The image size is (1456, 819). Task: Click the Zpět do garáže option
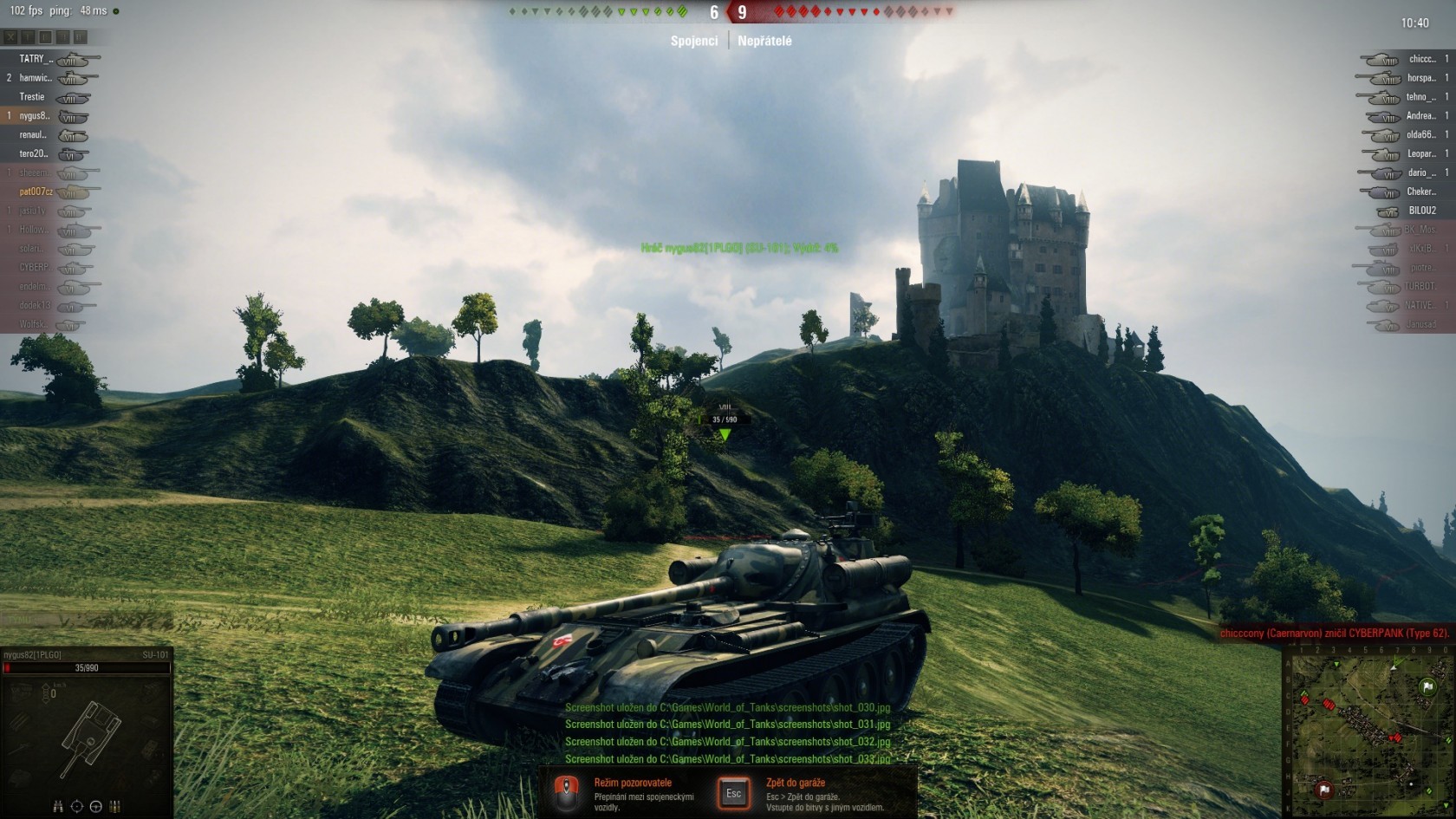796,783
